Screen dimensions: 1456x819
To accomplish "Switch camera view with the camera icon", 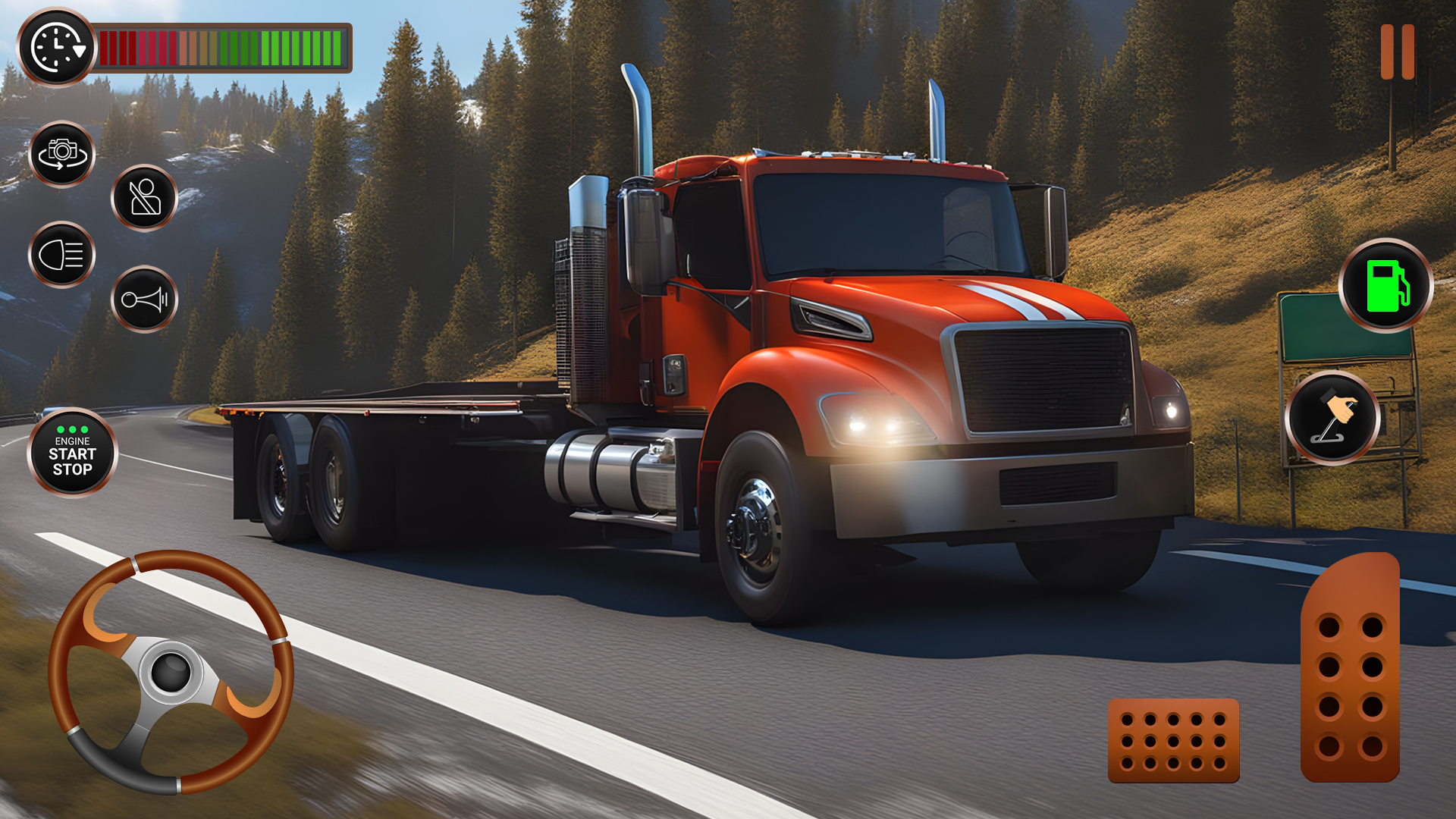I will [62, 154].
